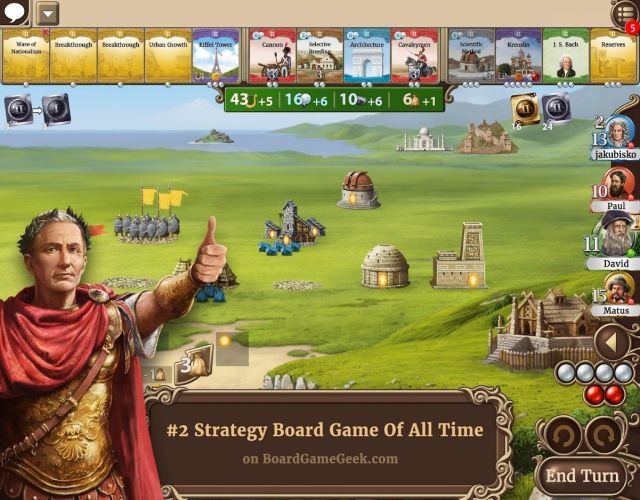This screenshot has width=640, height=500.
Task: Select the Scientific Method card
Action: (x=471, y=56)
